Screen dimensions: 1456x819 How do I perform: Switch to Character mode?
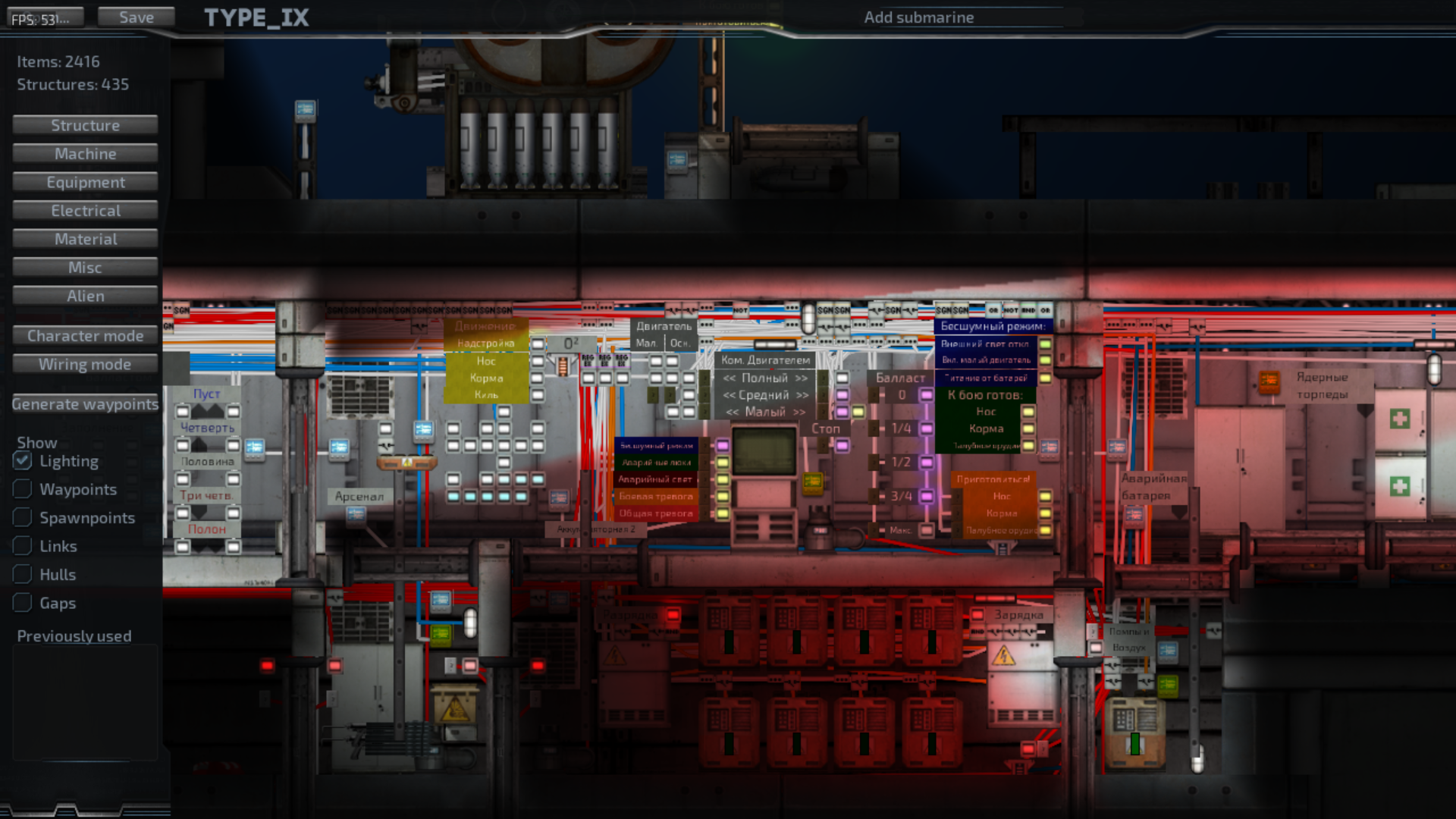[x=84, y=335]
